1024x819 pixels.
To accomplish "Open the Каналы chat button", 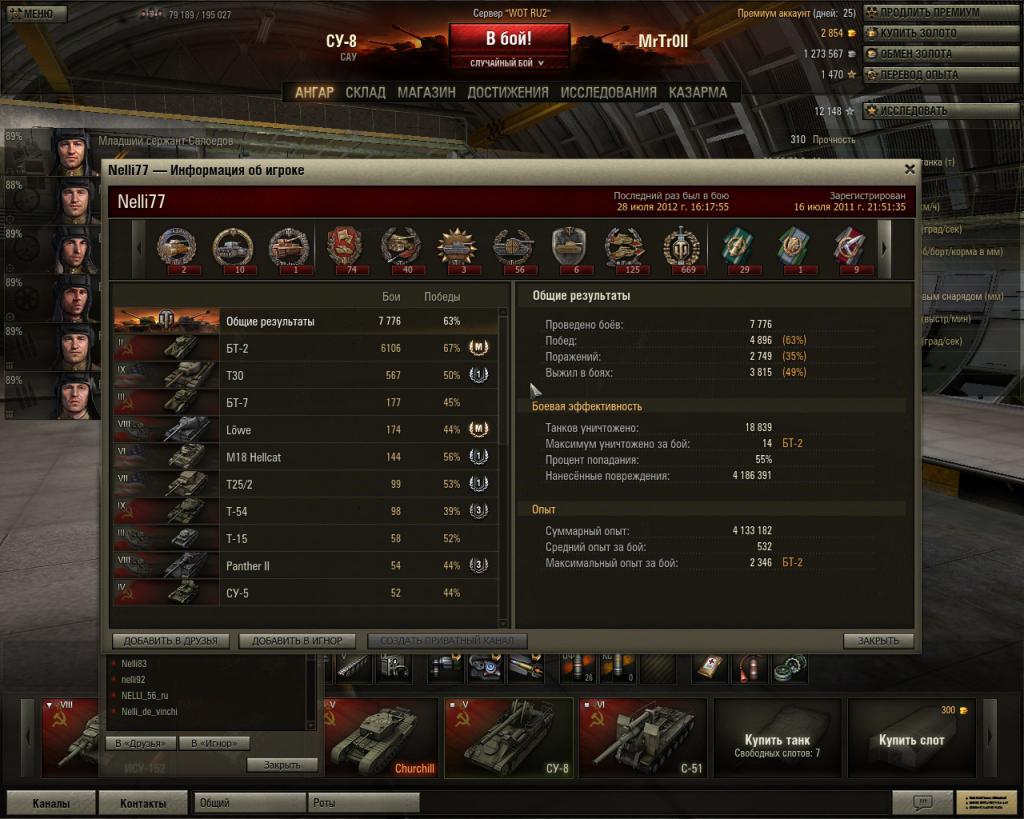I will [x=51, y=803].
